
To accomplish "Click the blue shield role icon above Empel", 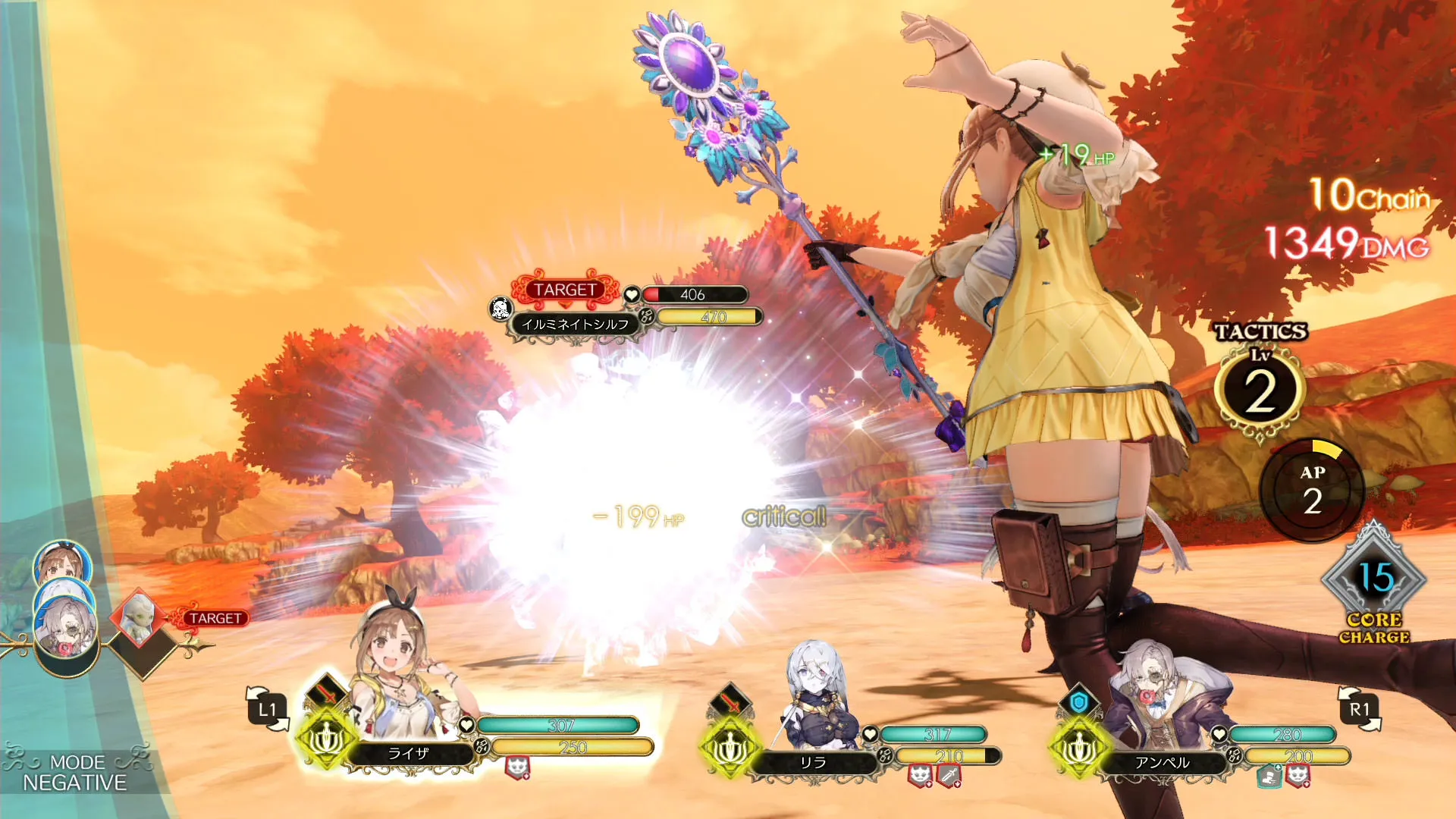I will click(1078, 702).
